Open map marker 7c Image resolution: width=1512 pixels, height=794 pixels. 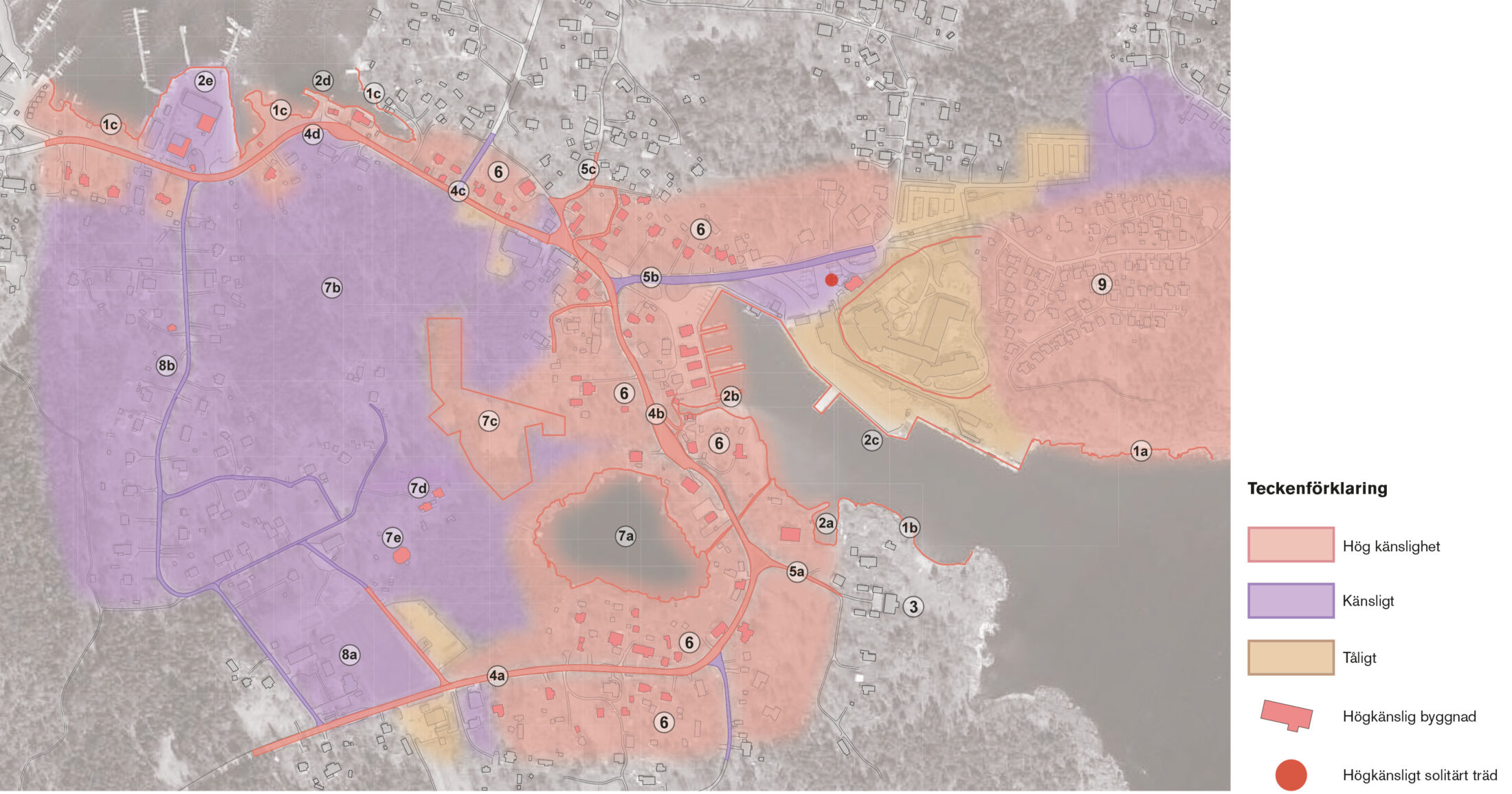tap(489, 421)
